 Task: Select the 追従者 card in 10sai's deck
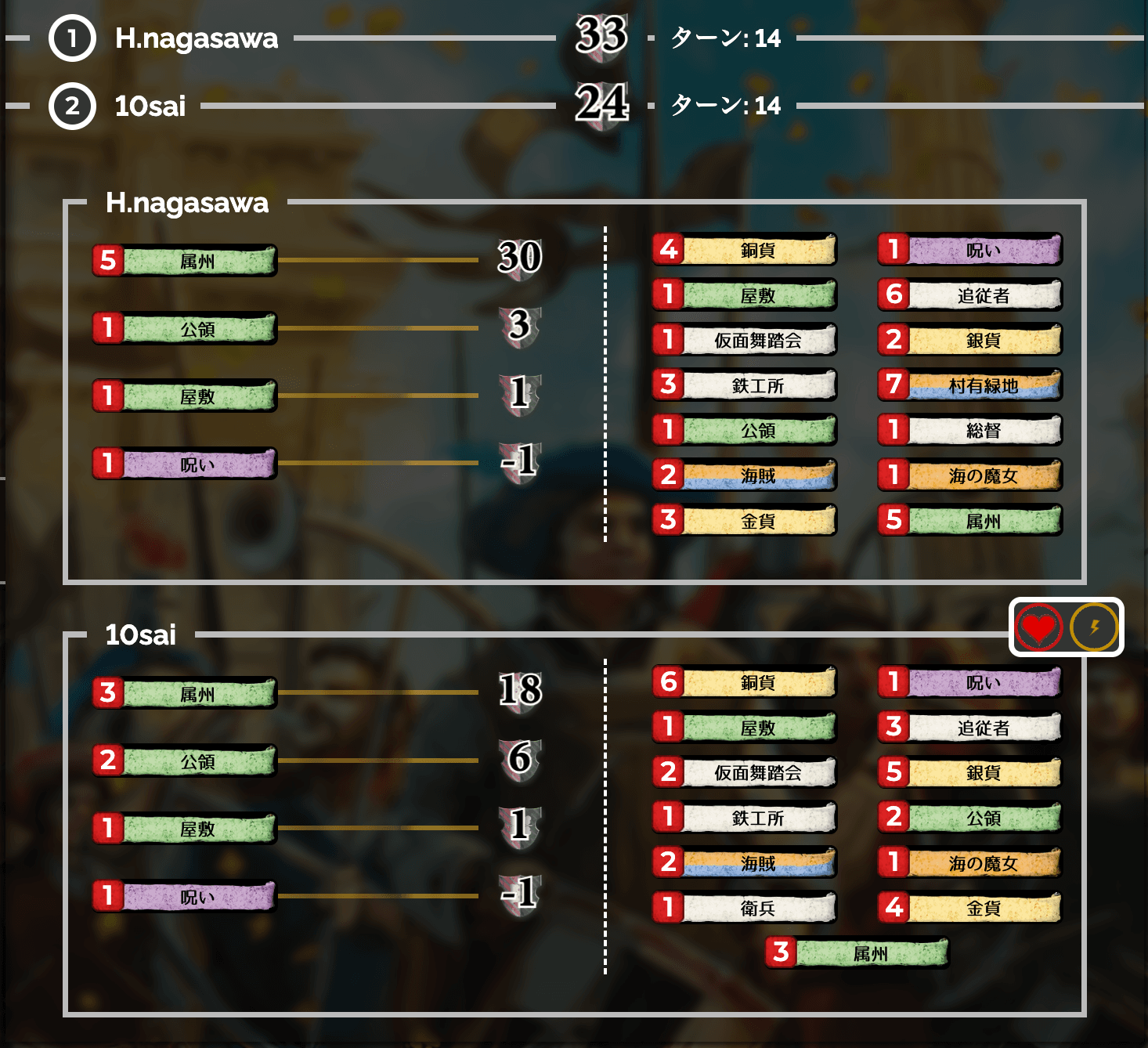[970, 728]
